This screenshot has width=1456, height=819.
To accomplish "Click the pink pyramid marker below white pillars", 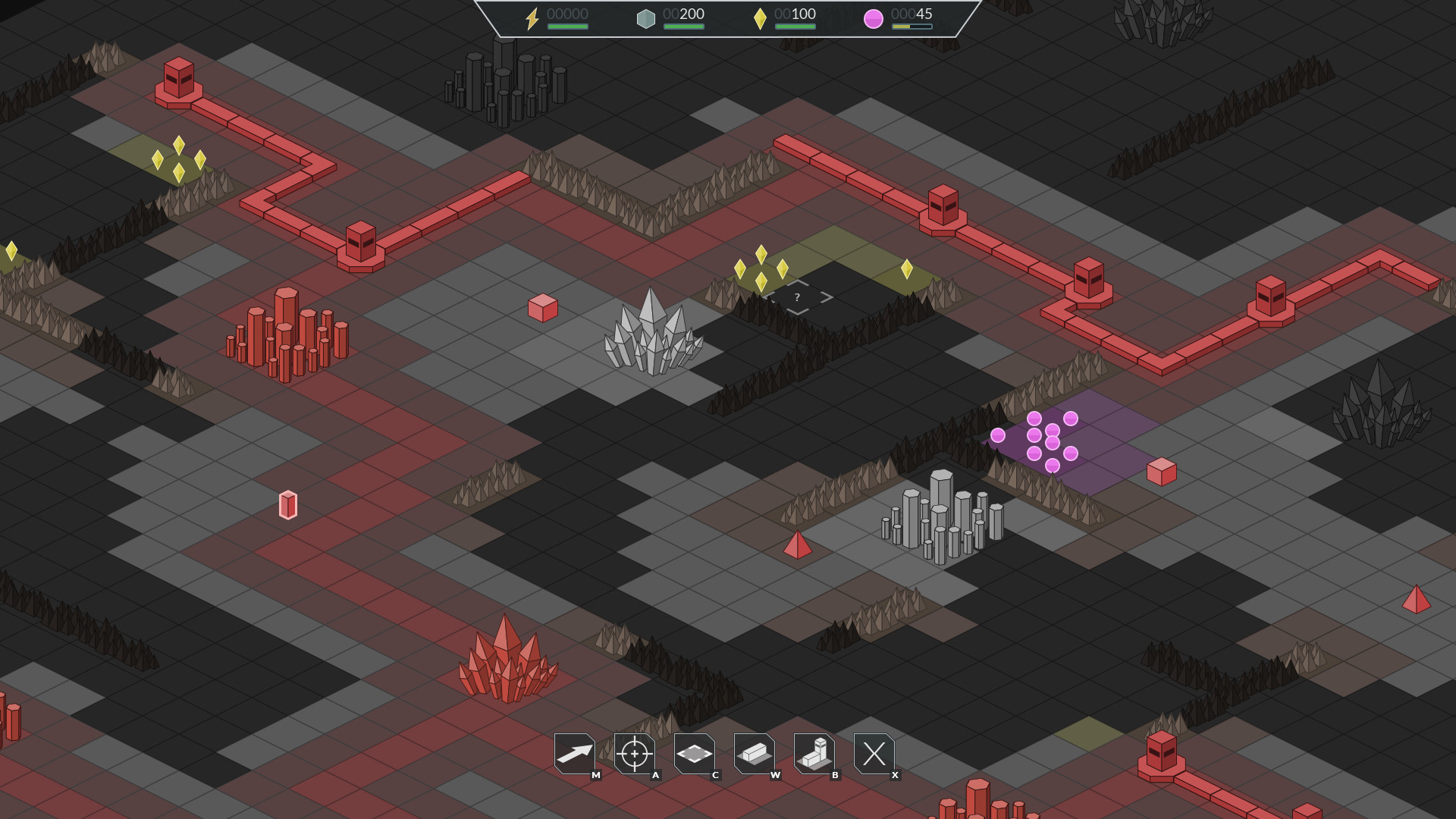I will [x=798, y=545].
